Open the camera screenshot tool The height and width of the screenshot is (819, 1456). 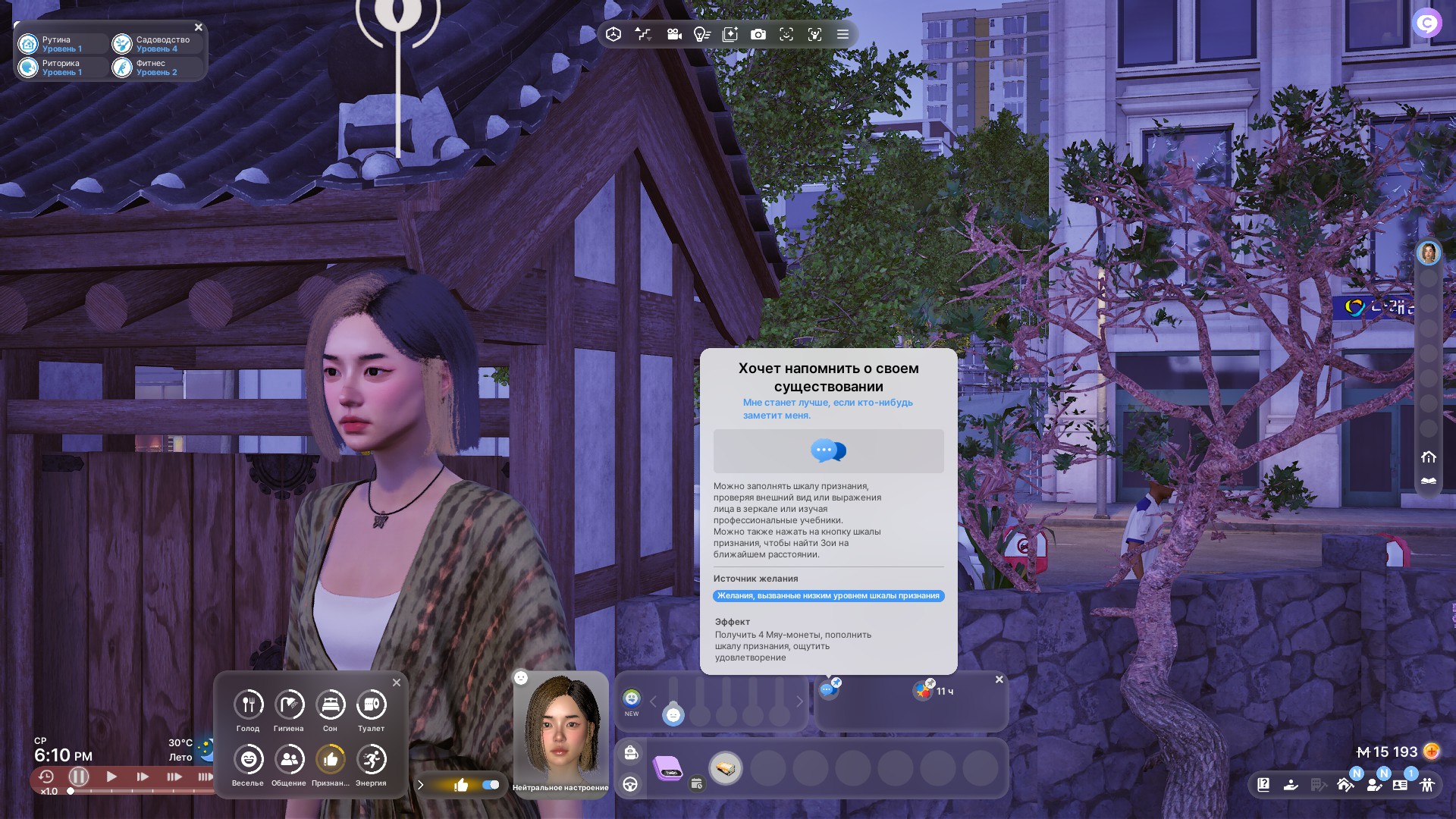coord(758,34)
